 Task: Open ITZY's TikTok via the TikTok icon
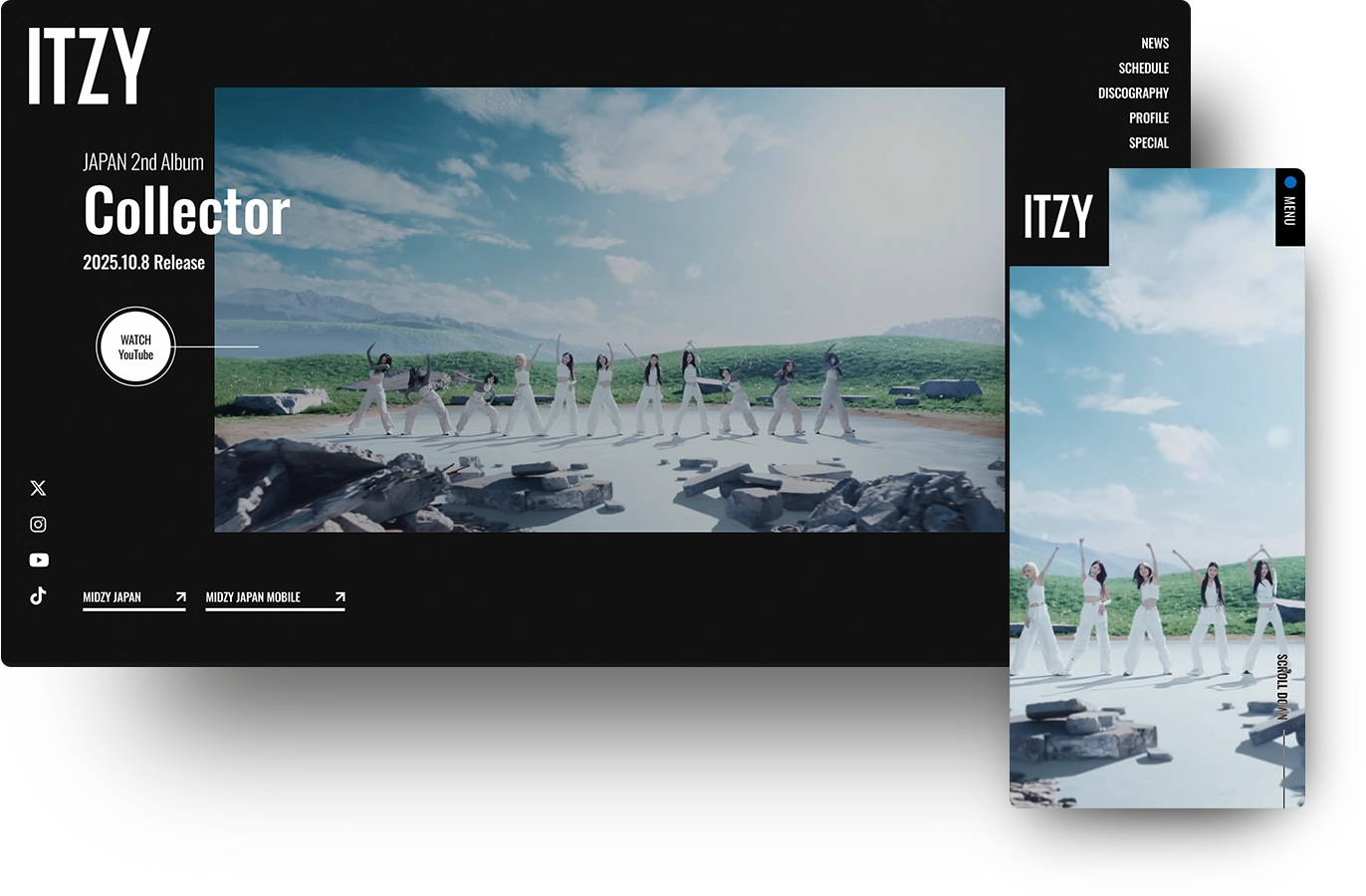click(37, 595)
